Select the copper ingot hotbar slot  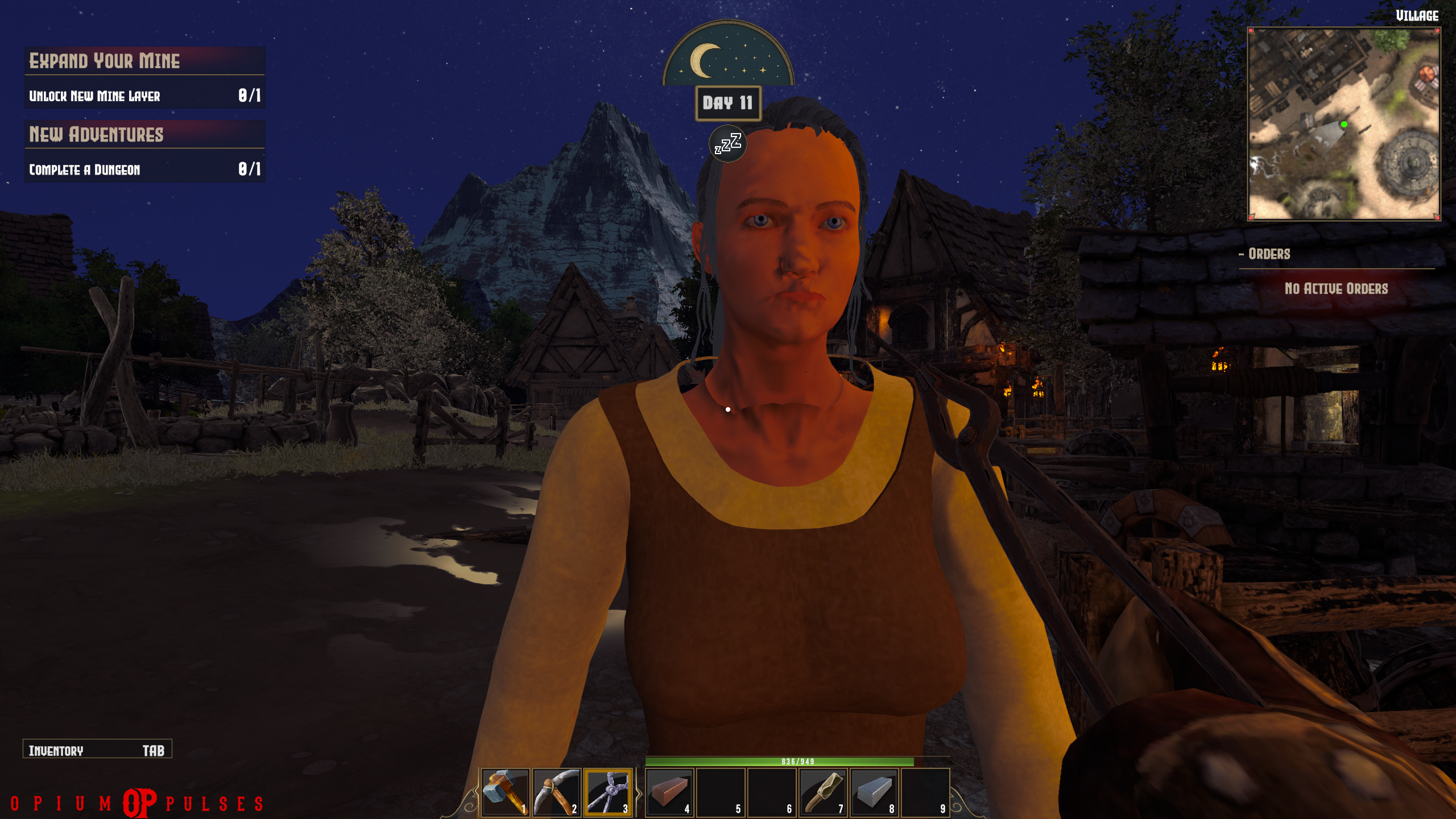coord(669,792)
